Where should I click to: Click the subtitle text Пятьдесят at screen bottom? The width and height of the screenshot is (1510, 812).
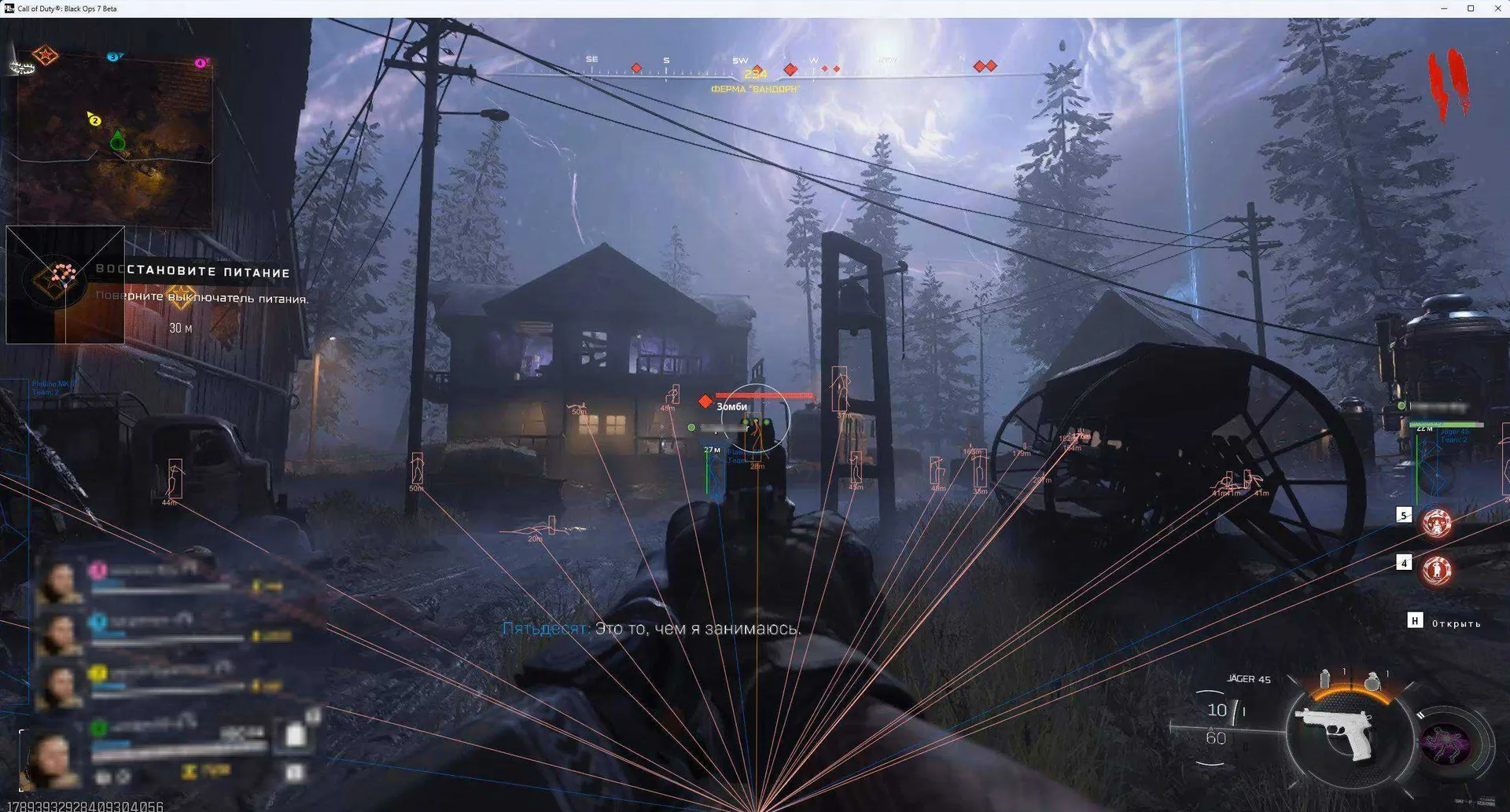[543, 629]
